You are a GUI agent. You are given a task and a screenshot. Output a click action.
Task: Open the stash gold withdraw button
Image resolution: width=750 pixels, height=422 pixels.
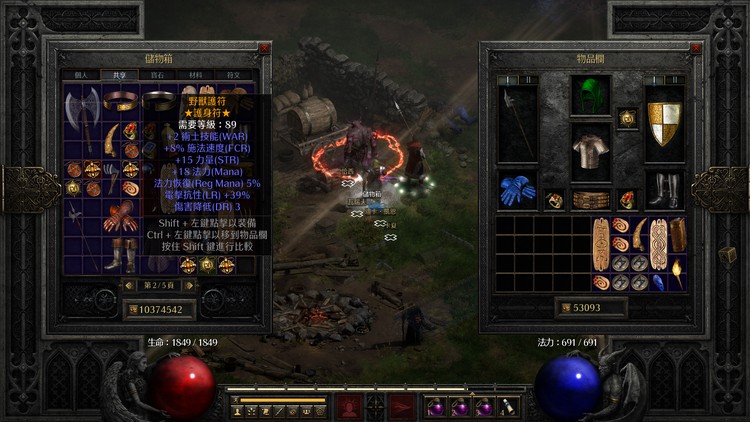[x=133, y=310]
